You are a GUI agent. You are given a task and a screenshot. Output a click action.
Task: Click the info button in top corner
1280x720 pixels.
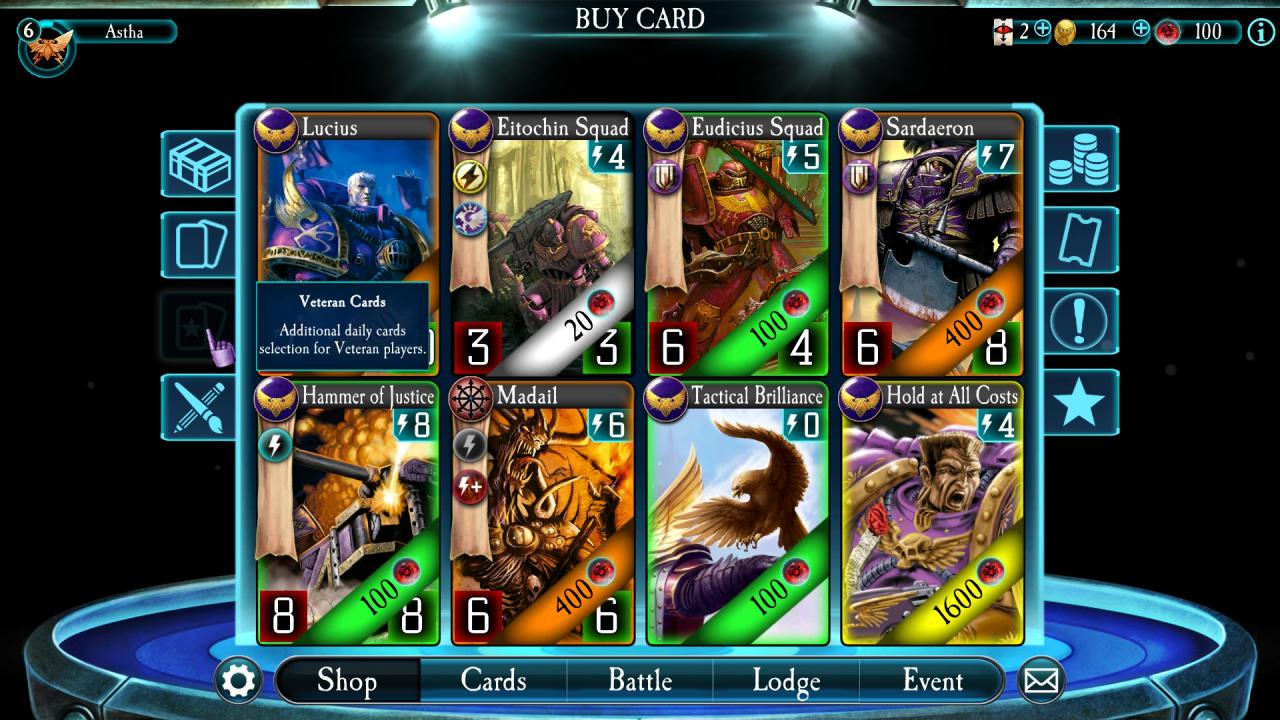1260,32
